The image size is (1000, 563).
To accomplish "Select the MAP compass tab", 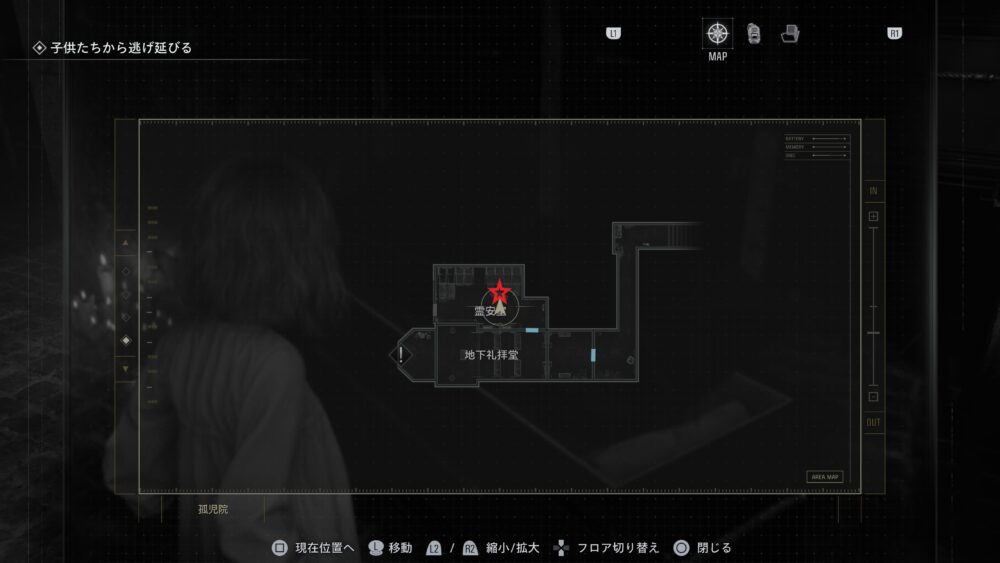I will [x=717, y=33].
